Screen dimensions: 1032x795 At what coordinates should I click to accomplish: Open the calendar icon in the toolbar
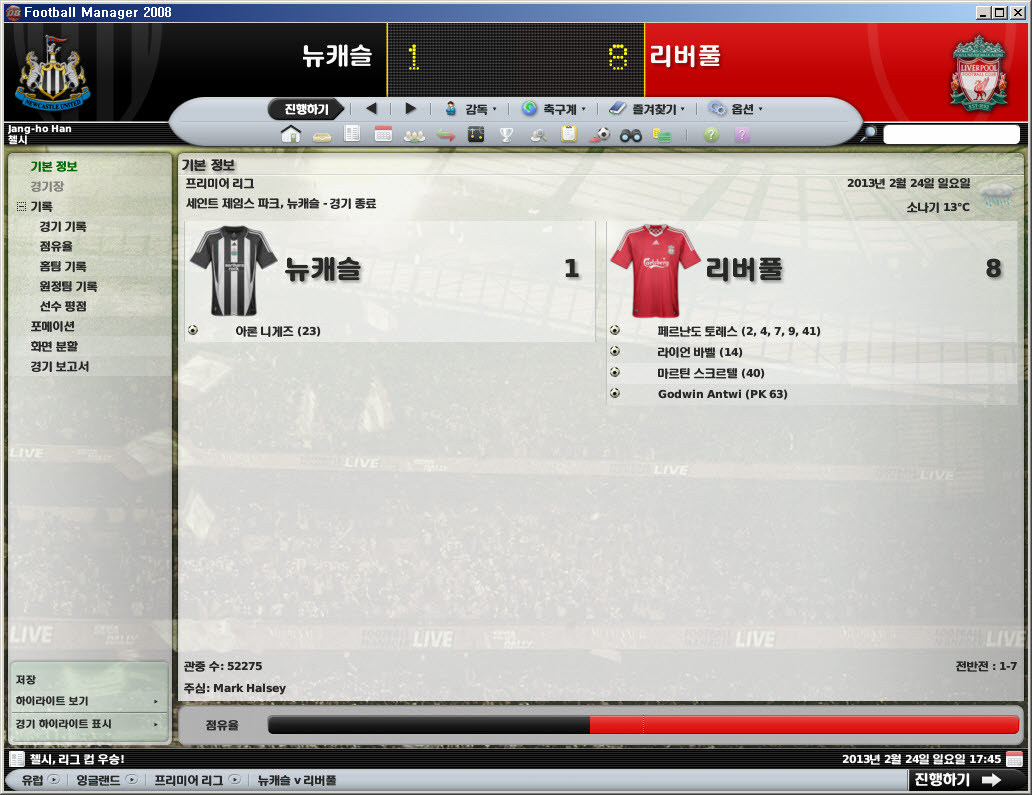click(383, 134)
